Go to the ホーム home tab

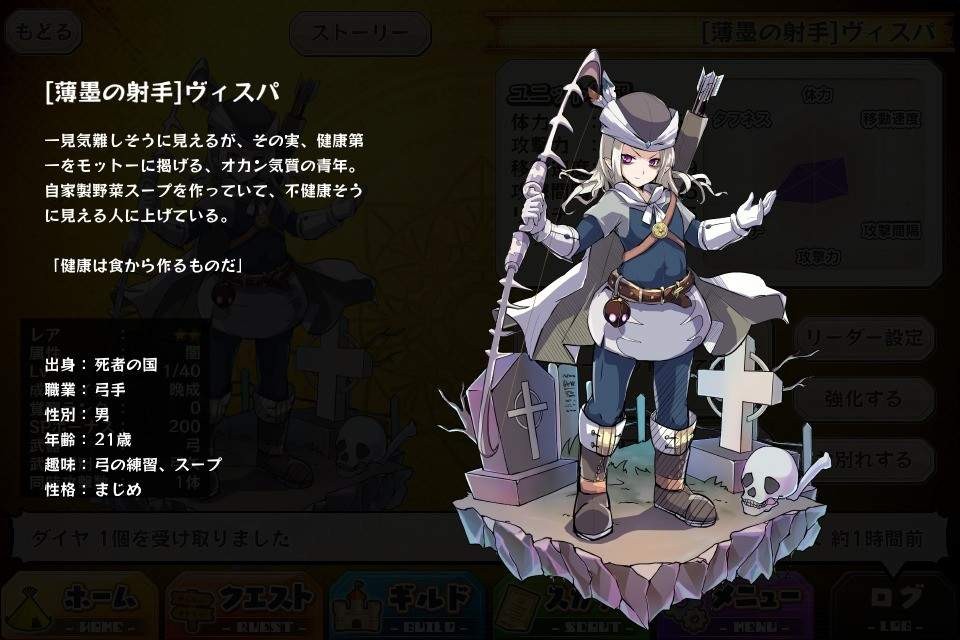80,604
